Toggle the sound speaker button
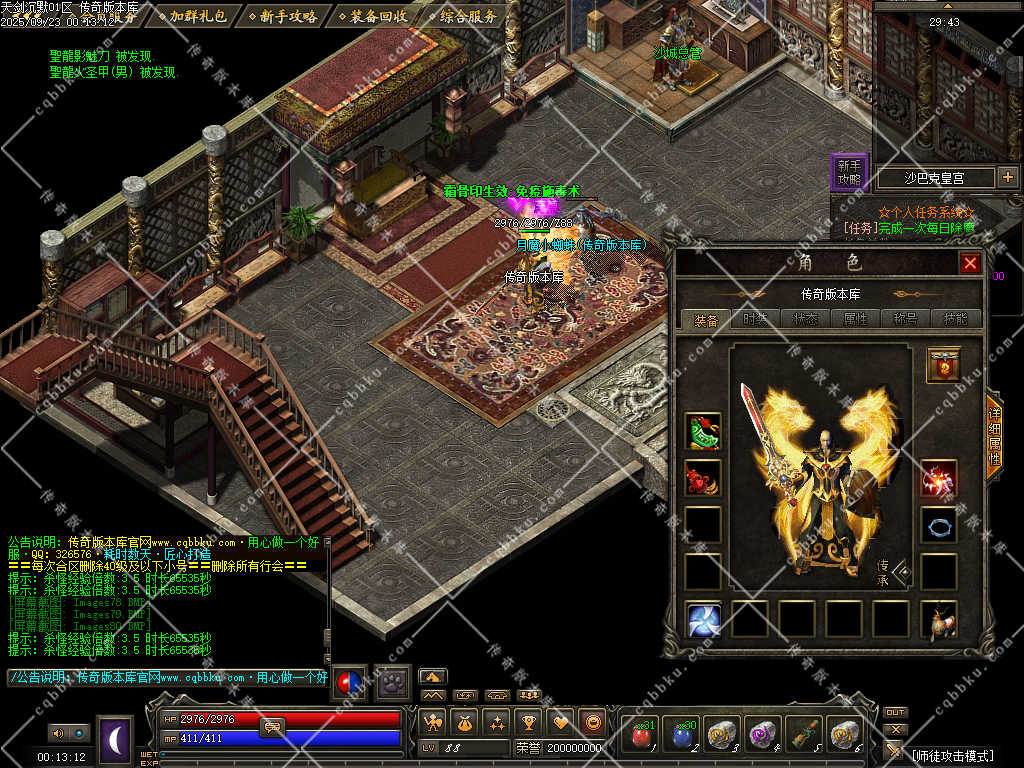 tap(56, 733)
